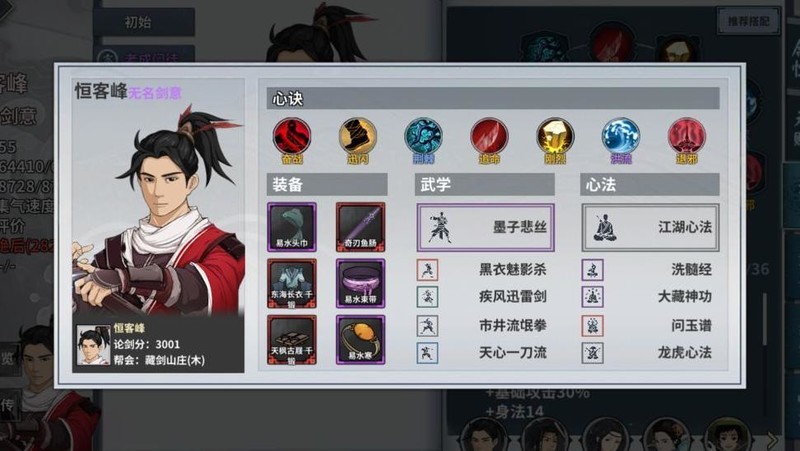Select the 洪流 blue wave heart-art icon
The height and width of the screenshot is (451, 800).
coord(620,136)
